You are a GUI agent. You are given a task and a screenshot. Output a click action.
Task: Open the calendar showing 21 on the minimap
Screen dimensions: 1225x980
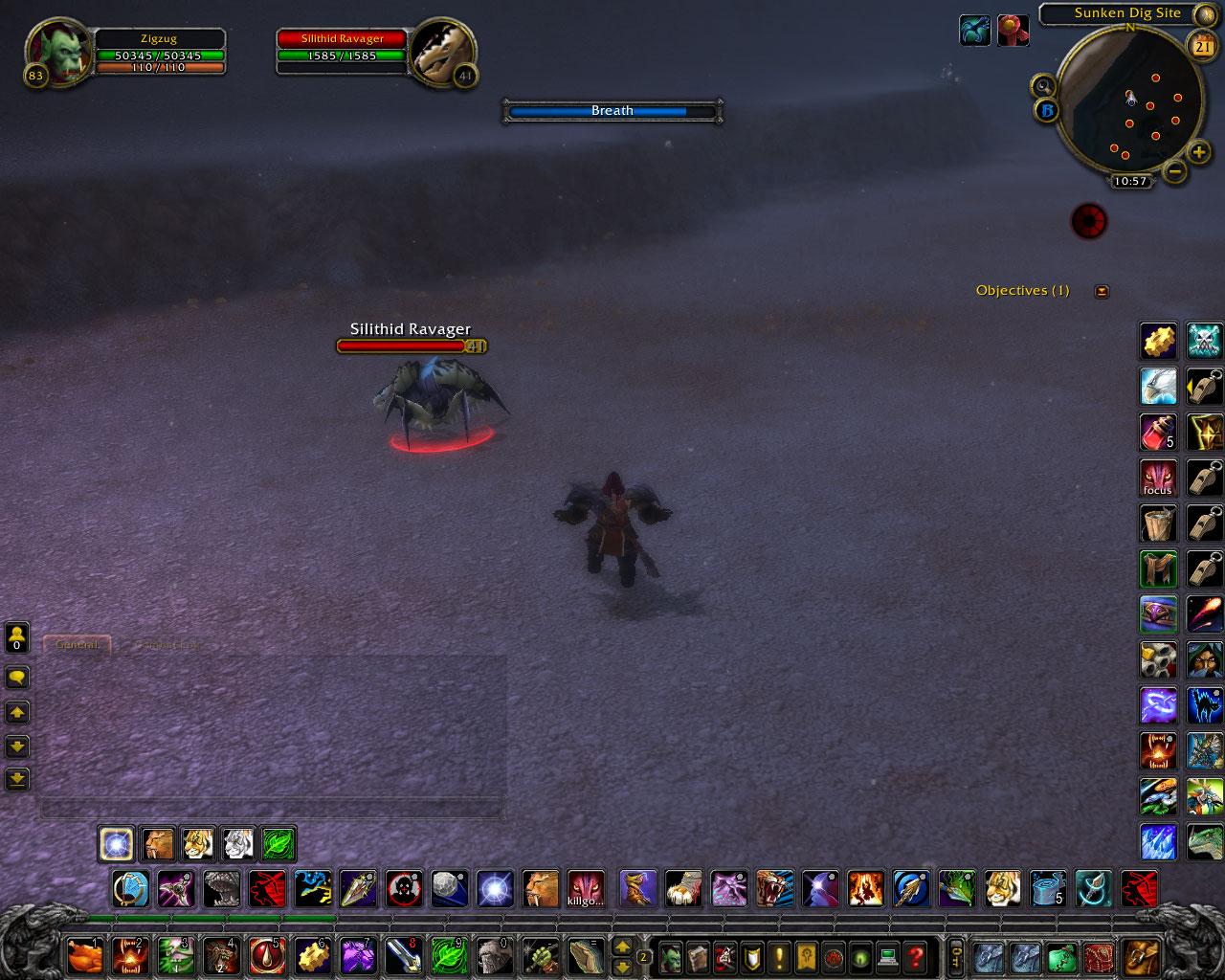point(1203,46)
